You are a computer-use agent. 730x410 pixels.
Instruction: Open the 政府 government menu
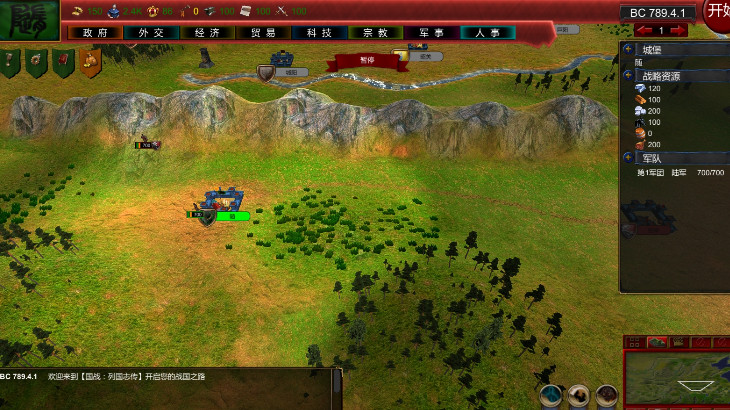95,33
